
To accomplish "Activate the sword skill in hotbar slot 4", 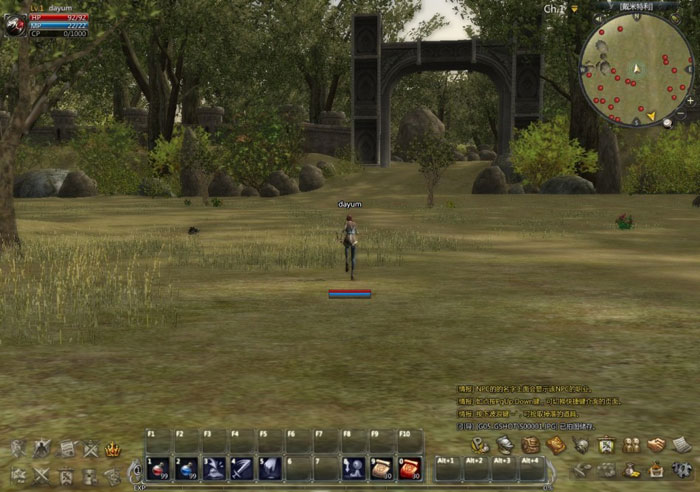I will (x=242, y=467).
